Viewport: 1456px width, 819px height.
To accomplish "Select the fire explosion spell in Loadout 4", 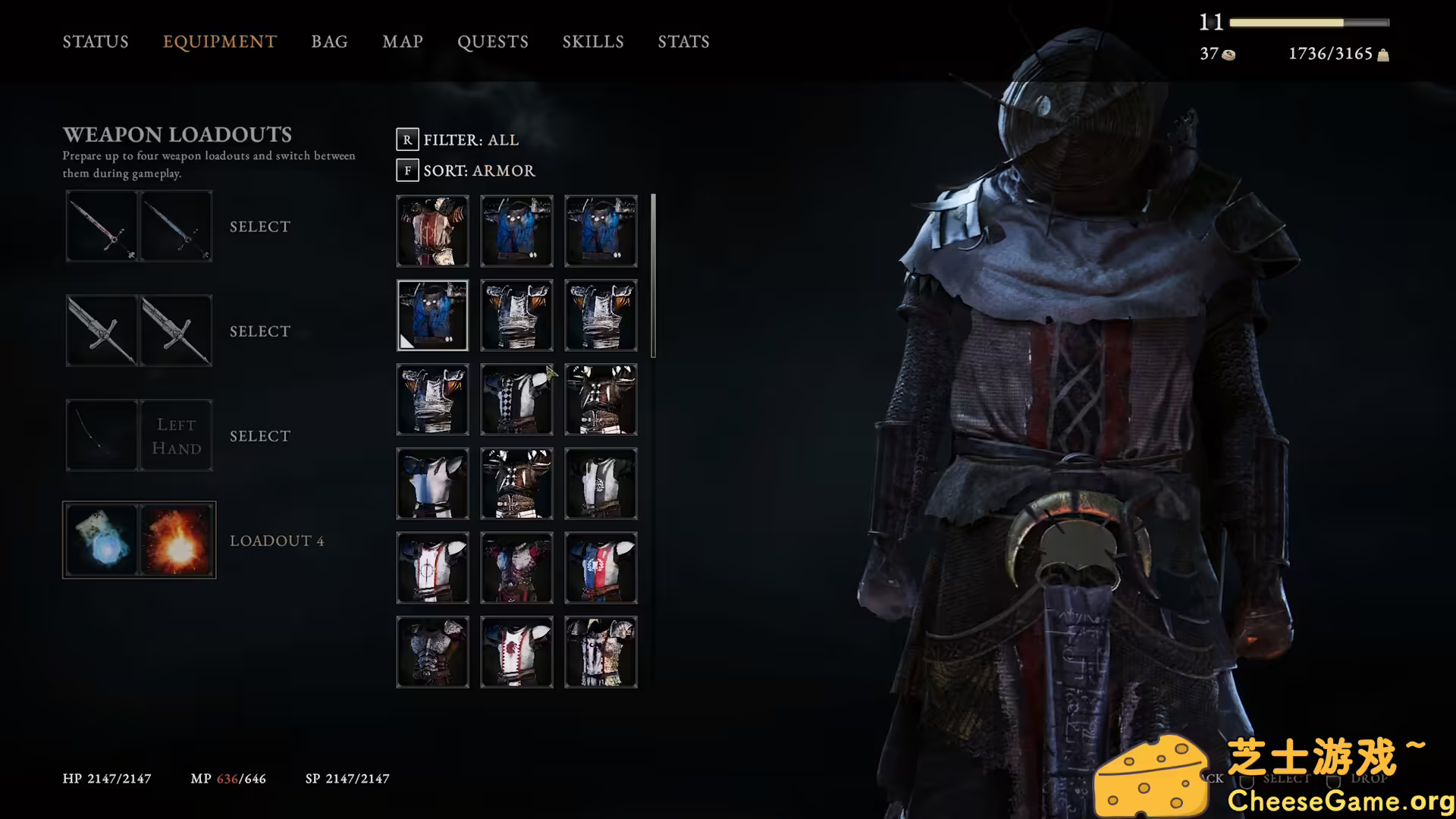I will 176,539.
